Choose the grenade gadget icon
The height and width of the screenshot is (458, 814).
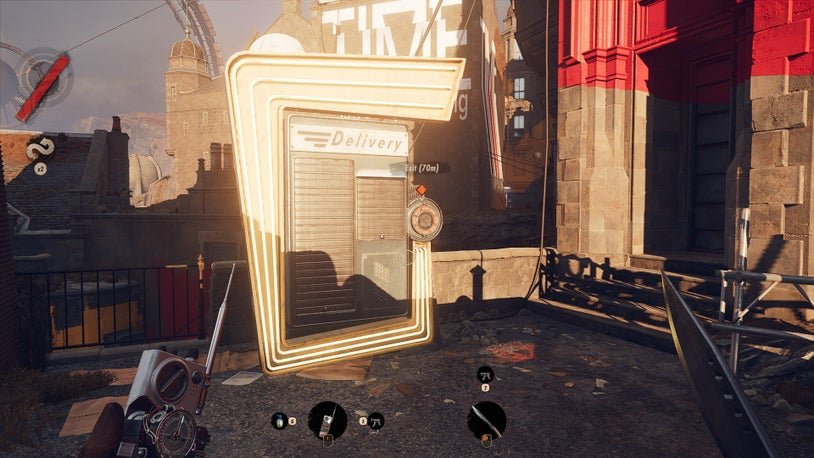pos(278,420)
